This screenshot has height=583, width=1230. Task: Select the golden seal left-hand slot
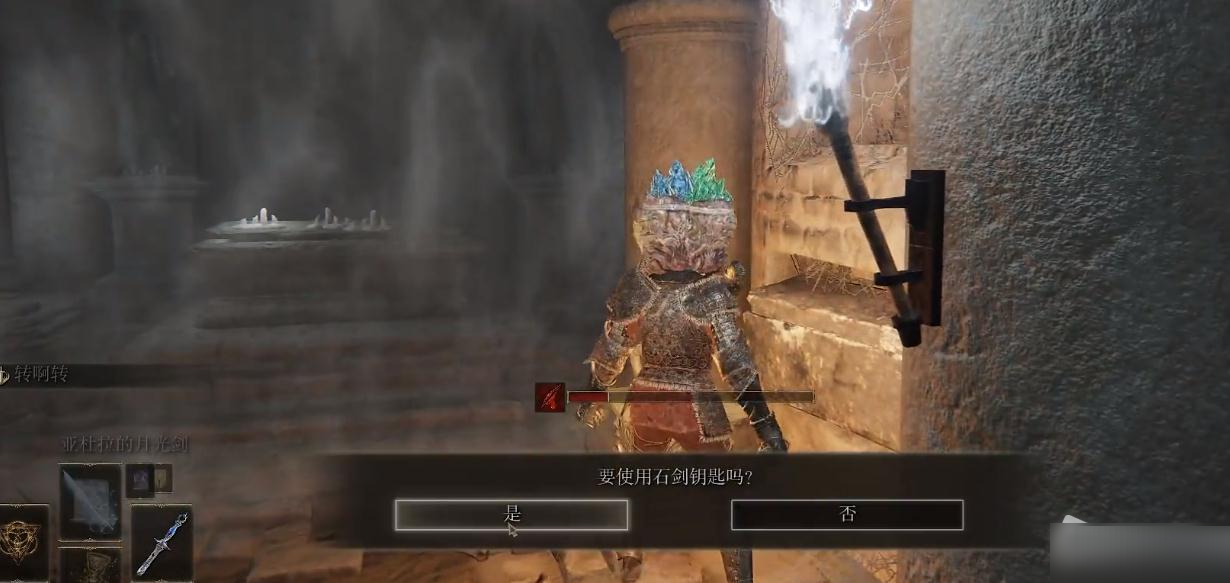(x=22, y=542)
